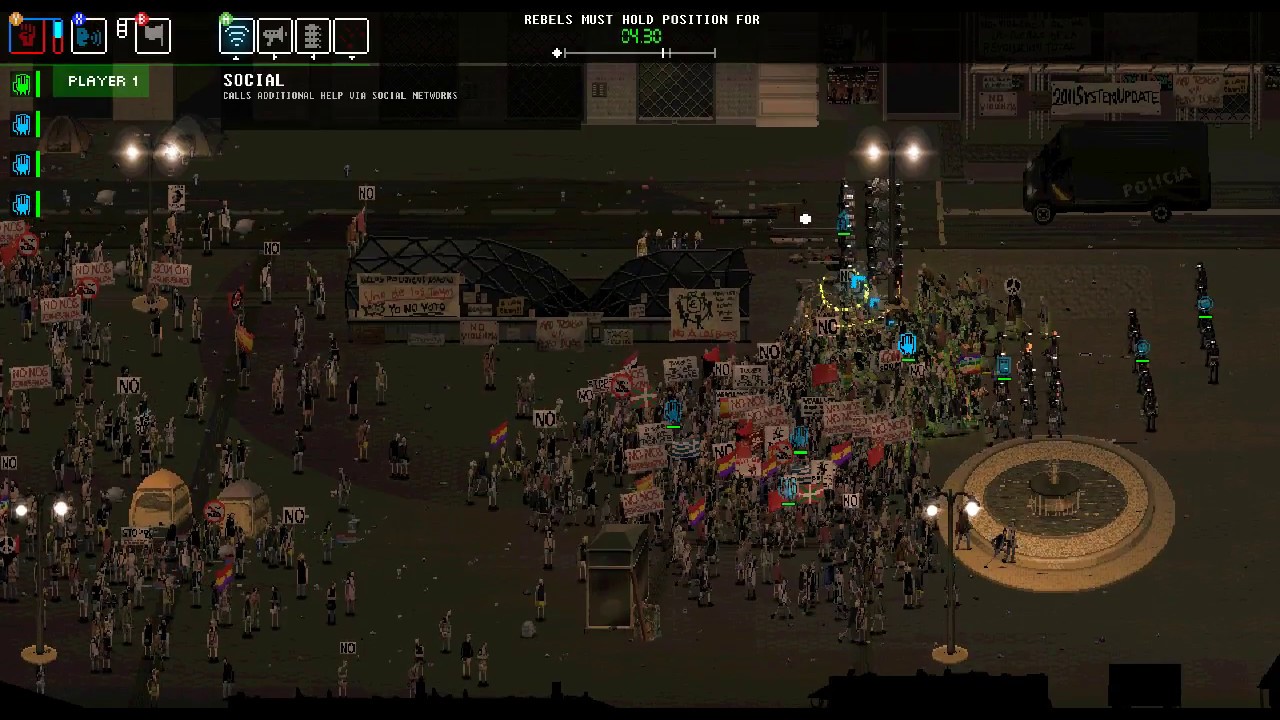Click the PLAYER 1 banner
This screenshot has width=1280, height=720.
(x=103, y=81)
